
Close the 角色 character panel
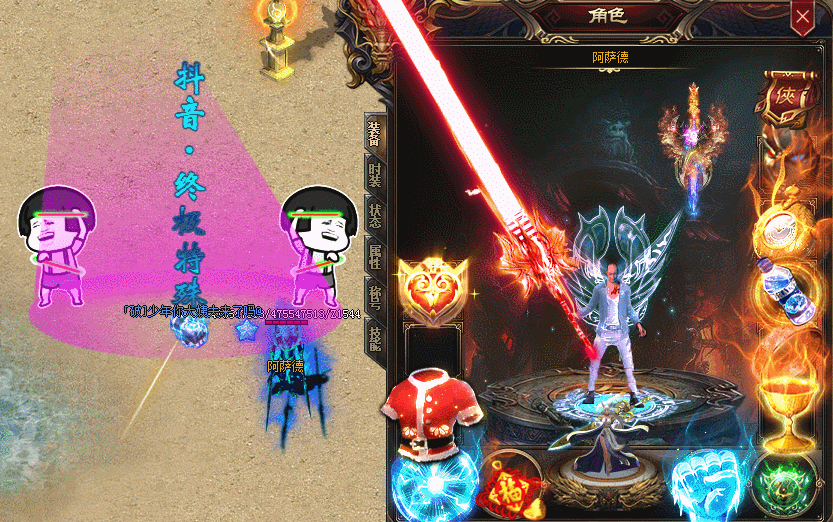pyautogui.click(x=802, y=17)
